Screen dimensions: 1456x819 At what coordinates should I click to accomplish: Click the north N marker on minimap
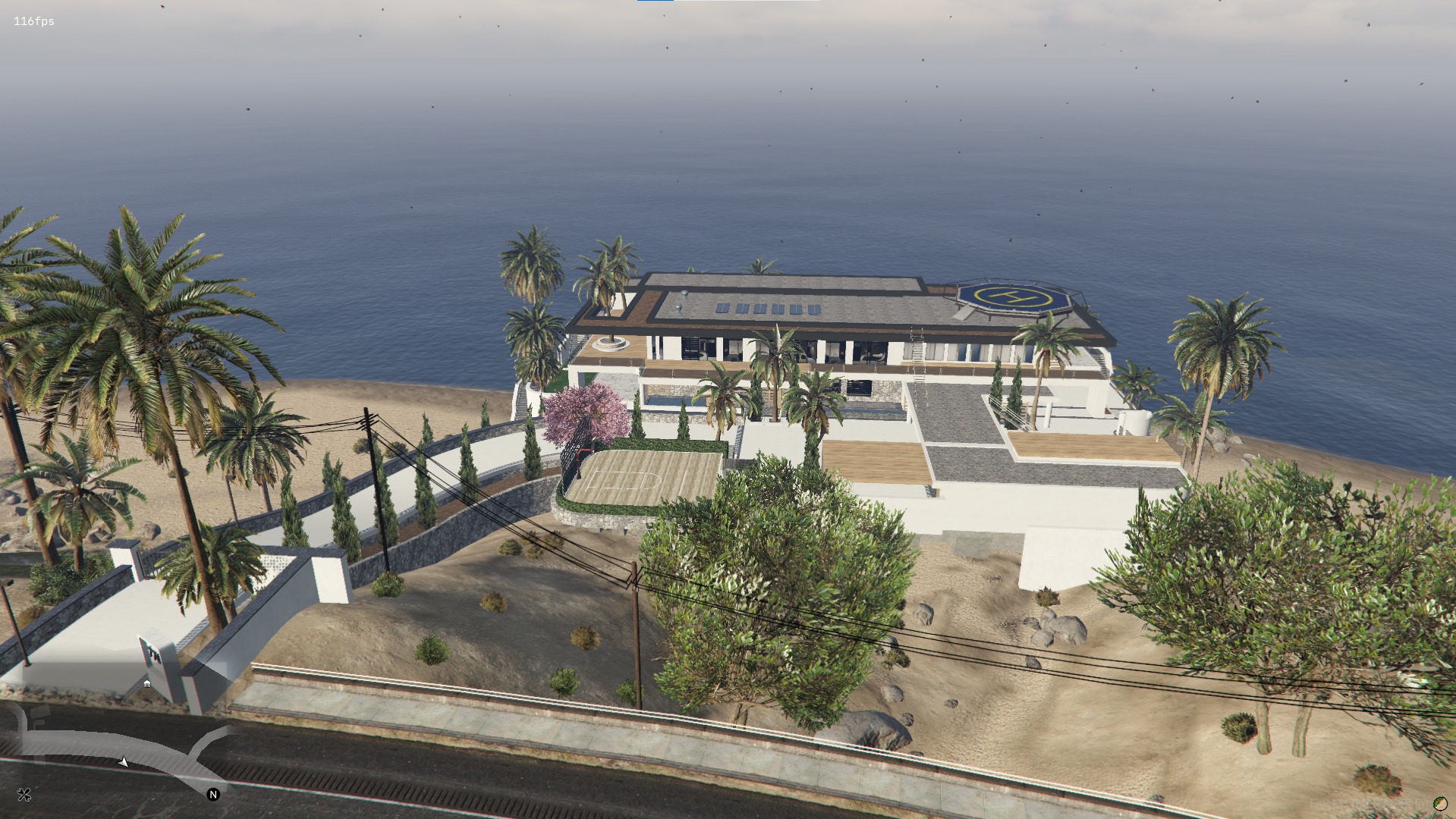pos(213,795)
